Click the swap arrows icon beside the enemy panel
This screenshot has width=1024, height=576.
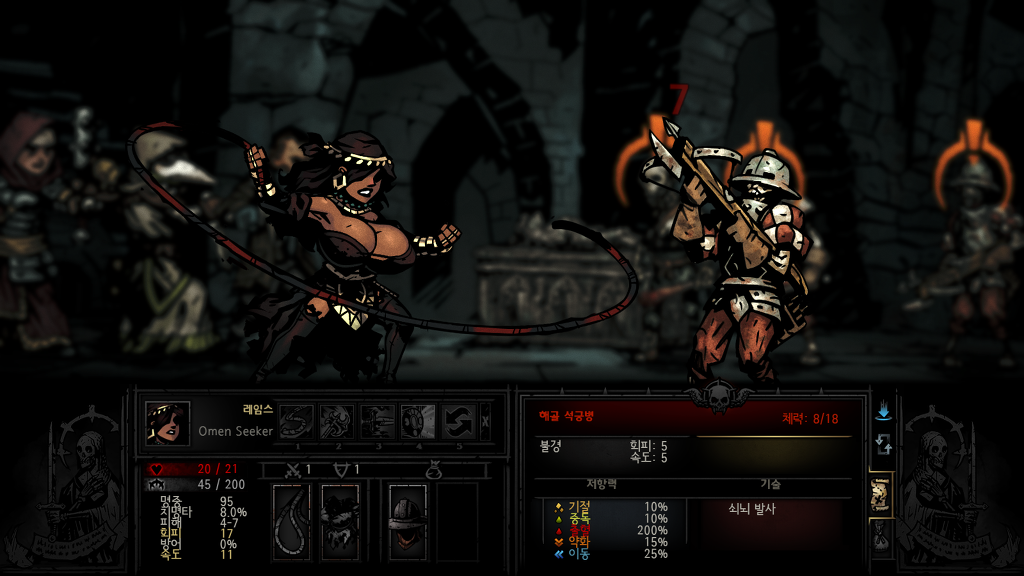(x=883, y=443)
